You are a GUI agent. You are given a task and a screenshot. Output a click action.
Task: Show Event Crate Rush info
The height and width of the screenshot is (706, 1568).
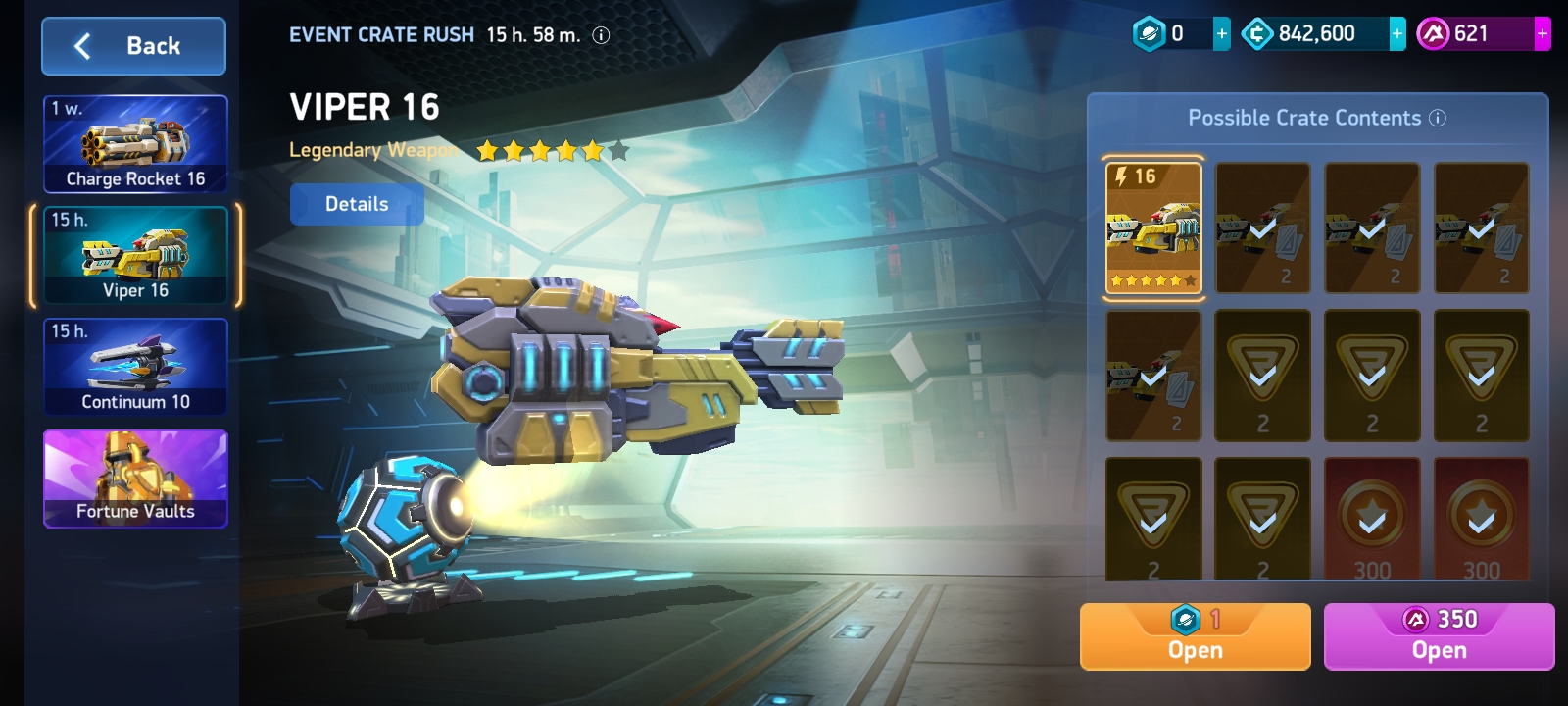[x=602, y=35]
